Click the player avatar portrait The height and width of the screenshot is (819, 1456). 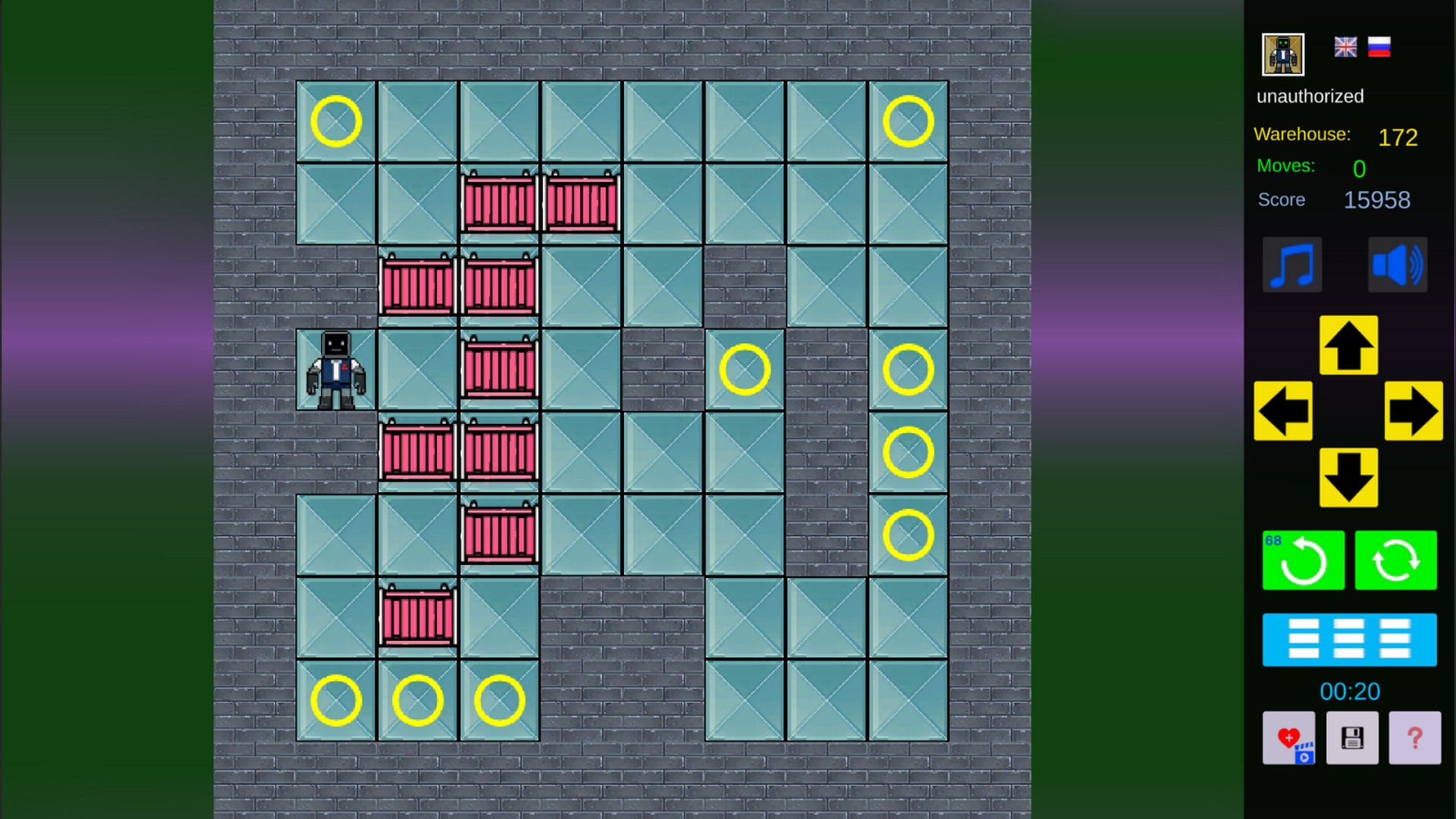click(1282, 54)
